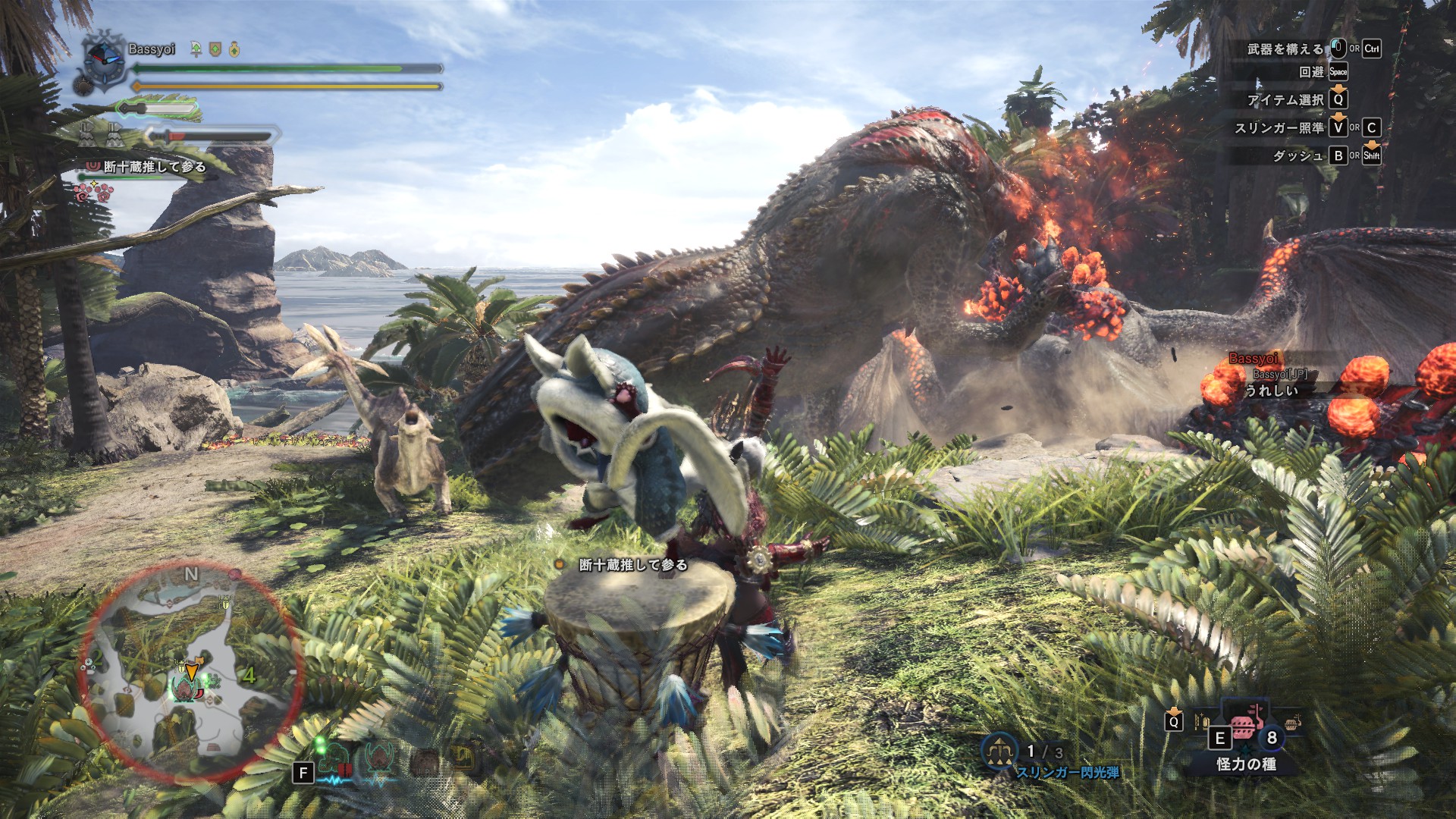Click the スリンガー閃光弾 slinger ammo icon
This screenshot has height=819, width=1456.
[999, 751]
